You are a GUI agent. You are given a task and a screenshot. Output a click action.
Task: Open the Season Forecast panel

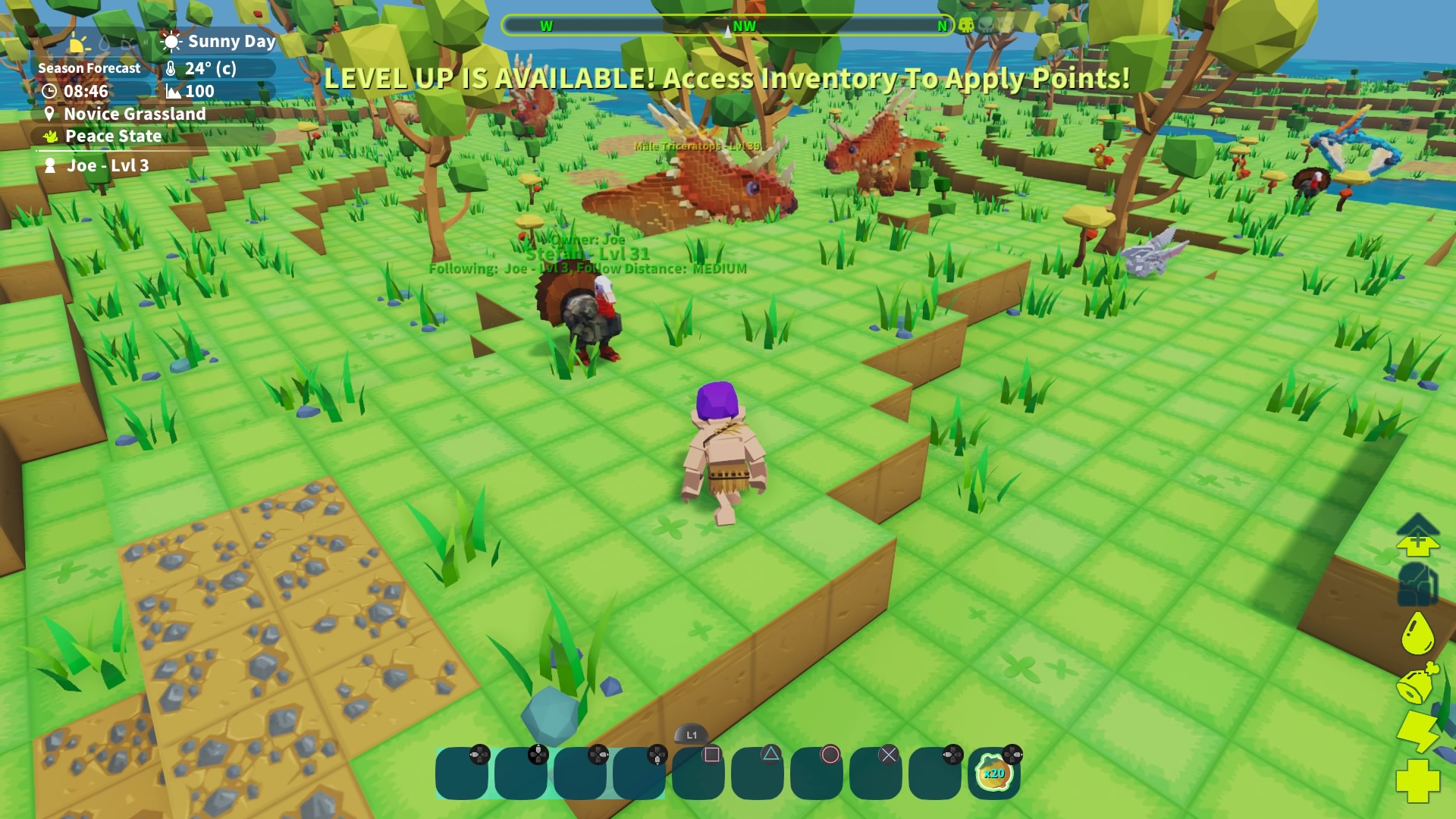pos(89,68)
